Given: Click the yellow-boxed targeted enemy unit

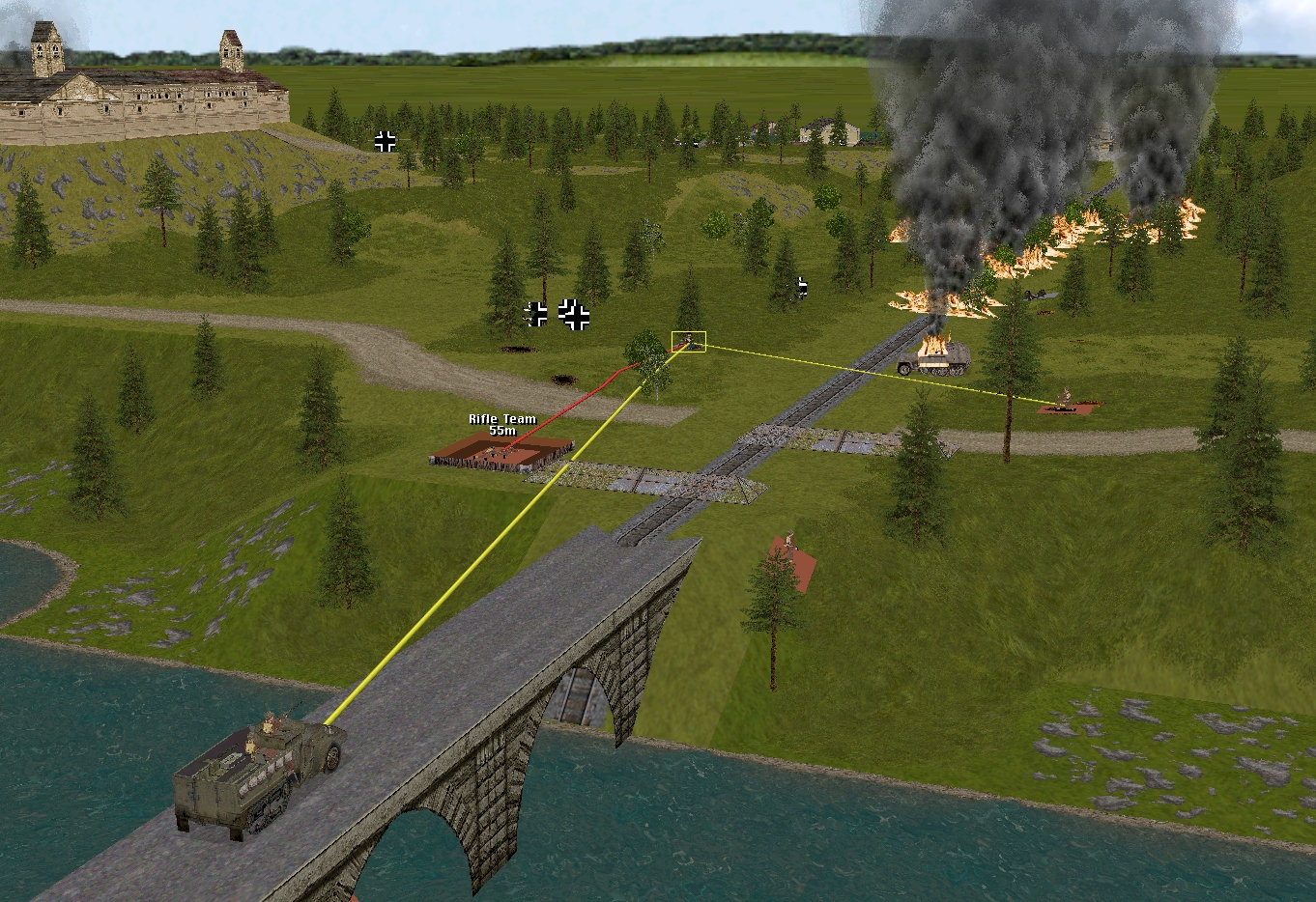Looking at the screenshot, I should coord(689,341).
